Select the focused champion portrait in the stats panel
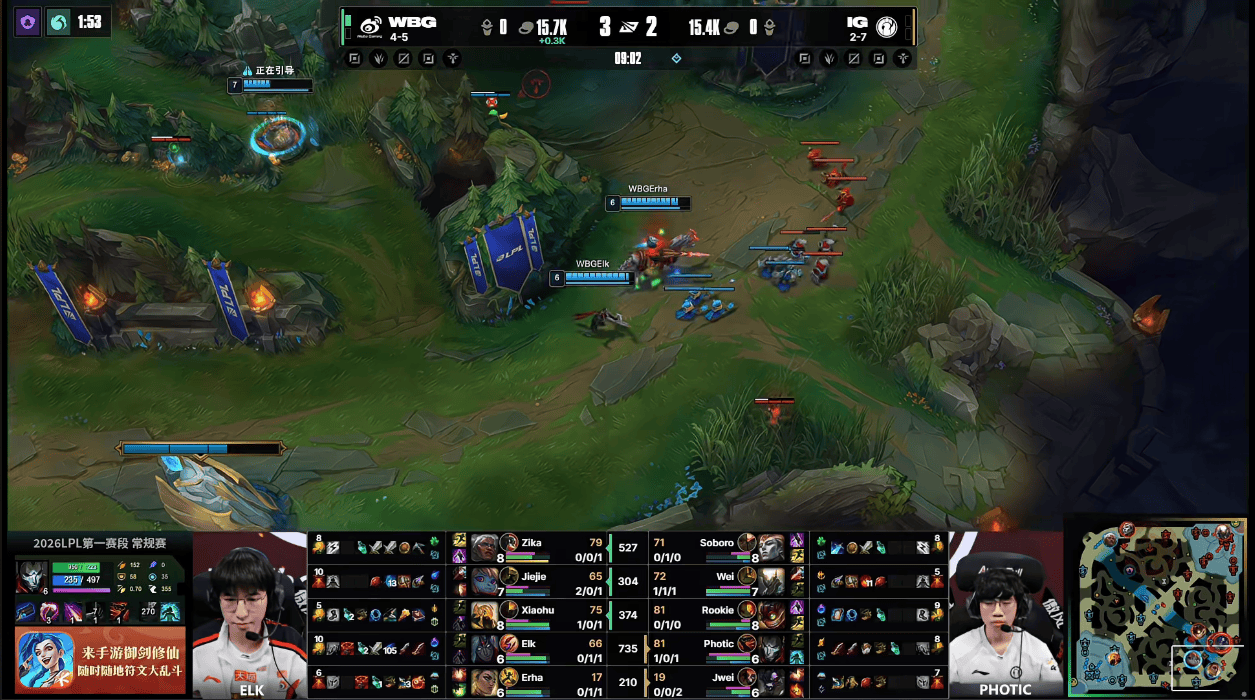 32,576
